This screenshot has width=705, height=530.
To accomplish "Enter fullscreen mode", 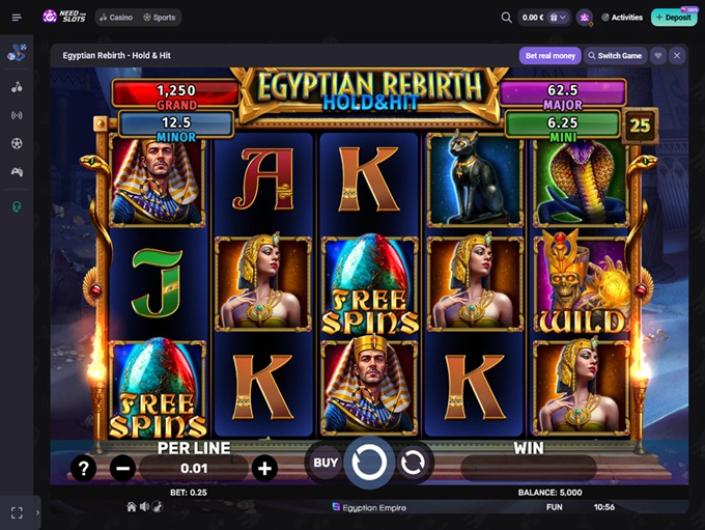I will point(16,512).
